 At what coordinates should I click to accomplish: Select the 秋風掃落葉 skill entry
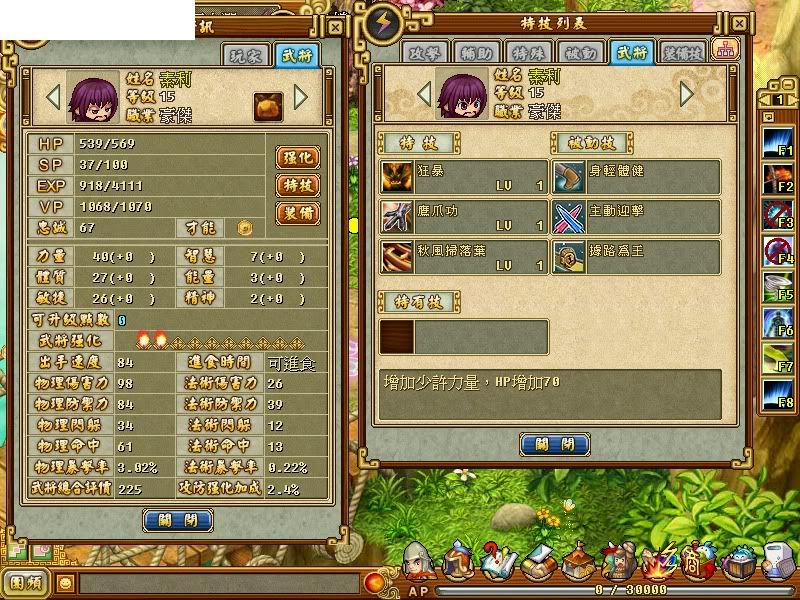click(x=464, y=257)
